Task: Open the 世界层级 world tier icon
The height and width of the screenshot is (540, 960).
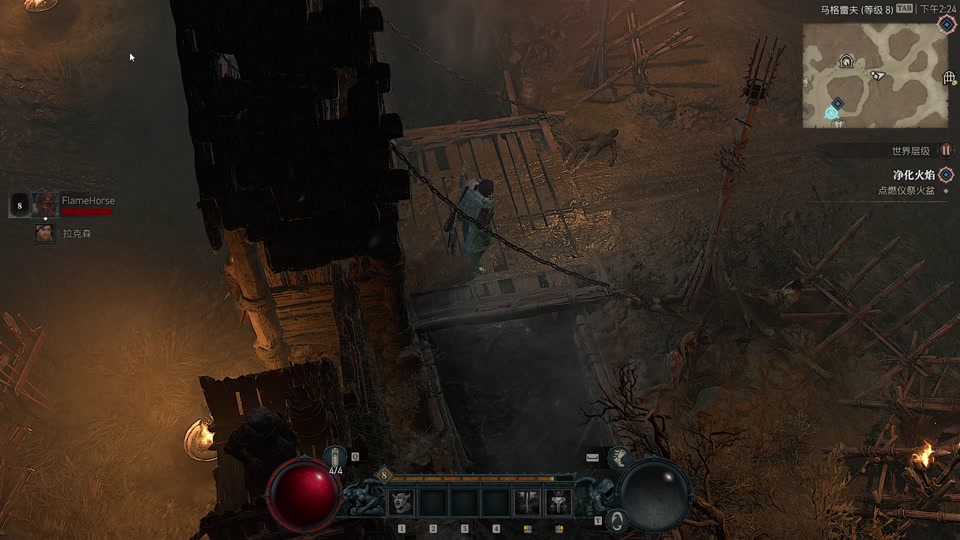Action: 945,150
